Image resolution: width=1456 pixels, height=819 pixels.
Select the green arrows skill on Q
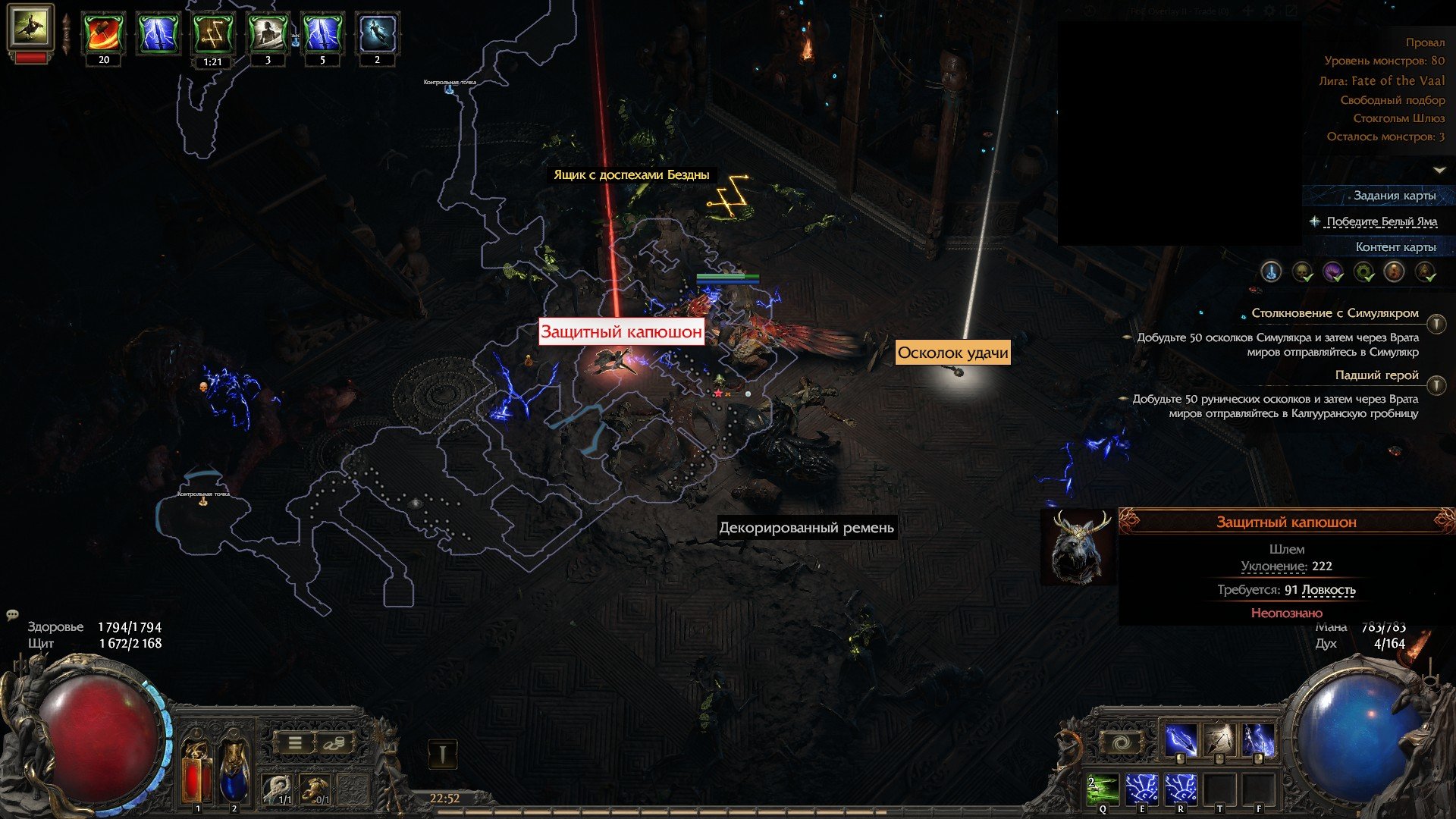click(x=1103, y=789)
